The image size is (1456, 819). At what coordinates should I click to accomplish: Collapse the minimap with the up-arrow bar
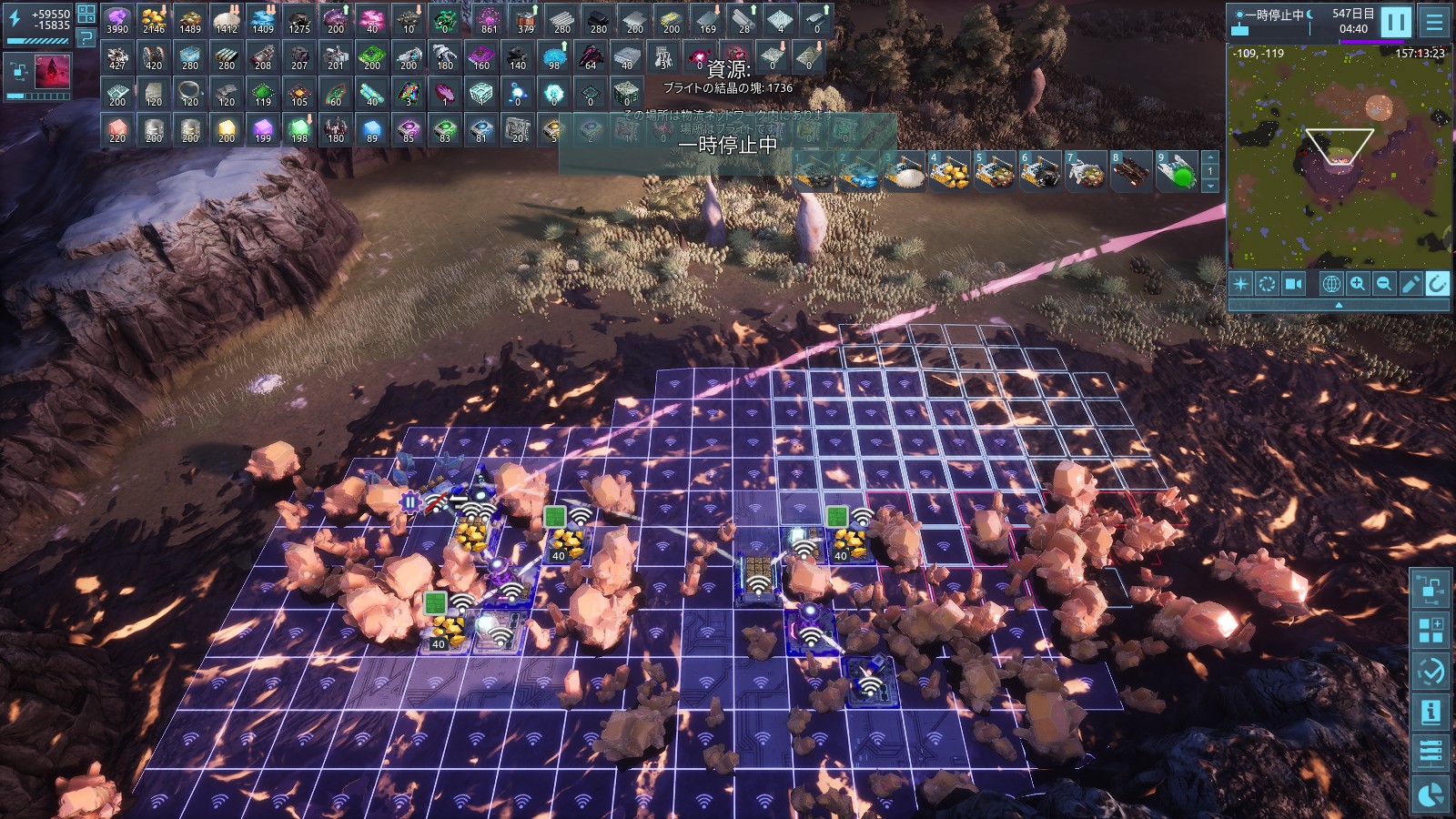1338,306
